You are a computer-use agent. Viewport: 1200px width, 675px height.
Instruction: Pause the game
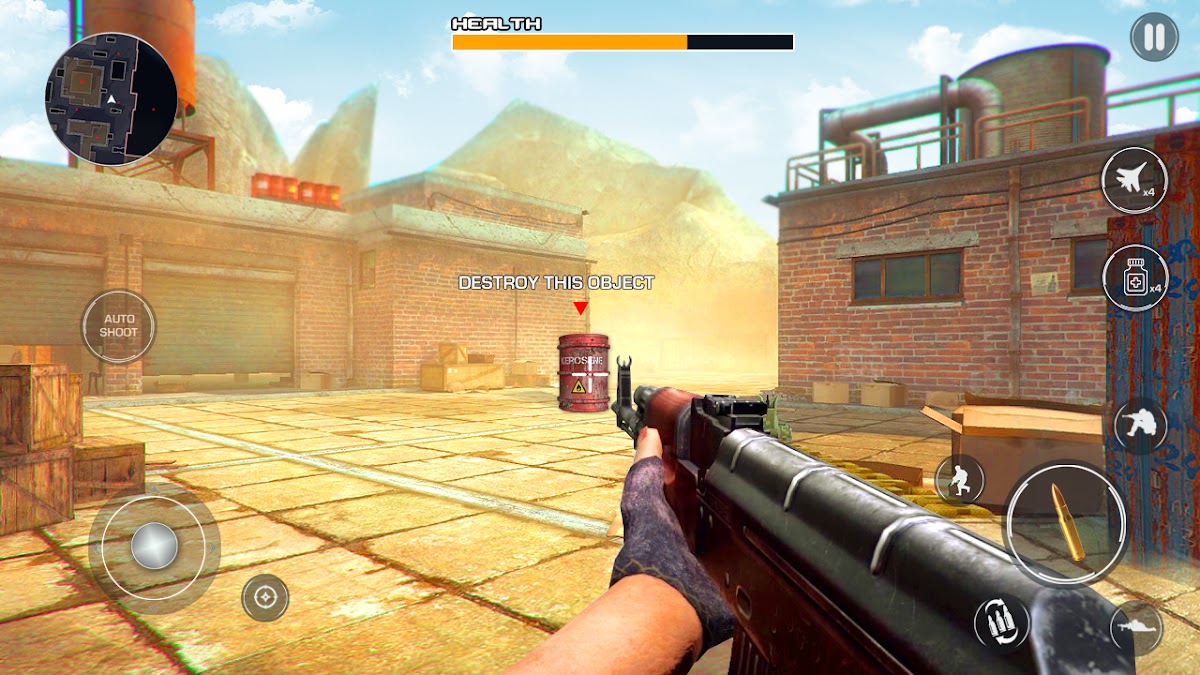pos(1154,37)
